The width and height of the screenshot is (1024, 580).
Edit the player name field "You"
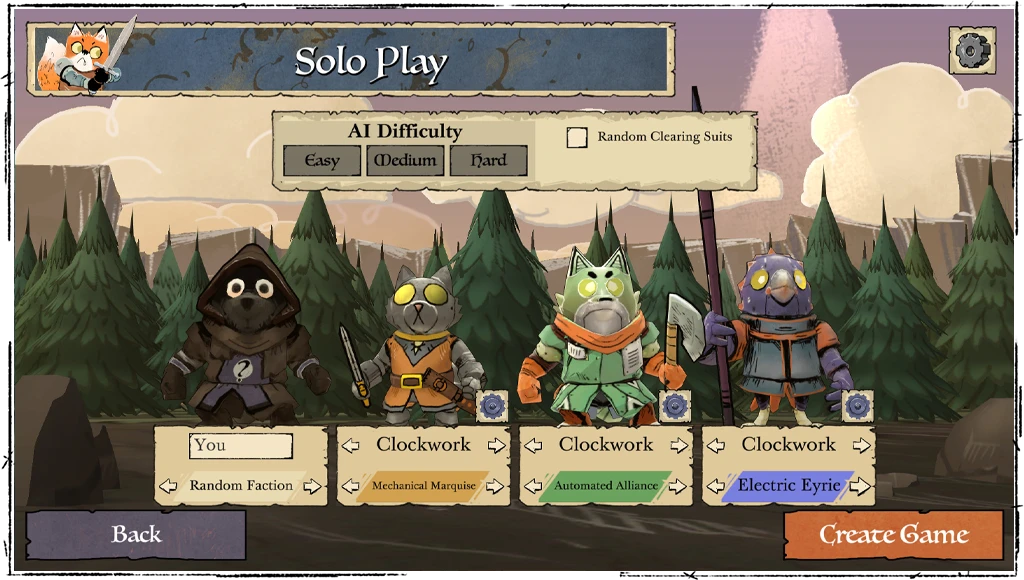click(x=241, y=446)
